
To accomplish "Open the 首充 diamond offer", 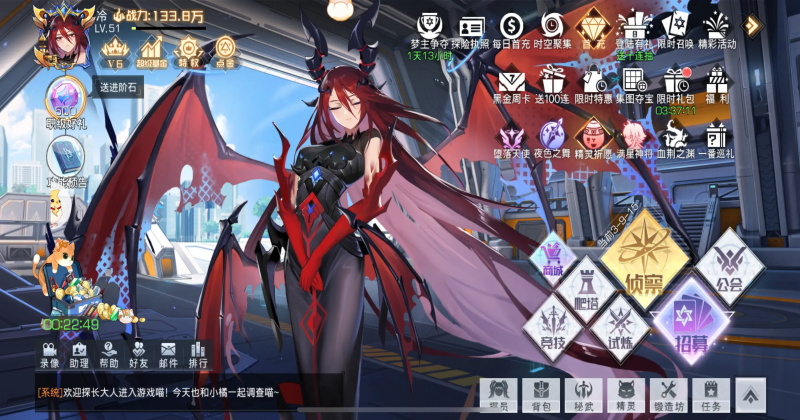I will pos(596,27).
